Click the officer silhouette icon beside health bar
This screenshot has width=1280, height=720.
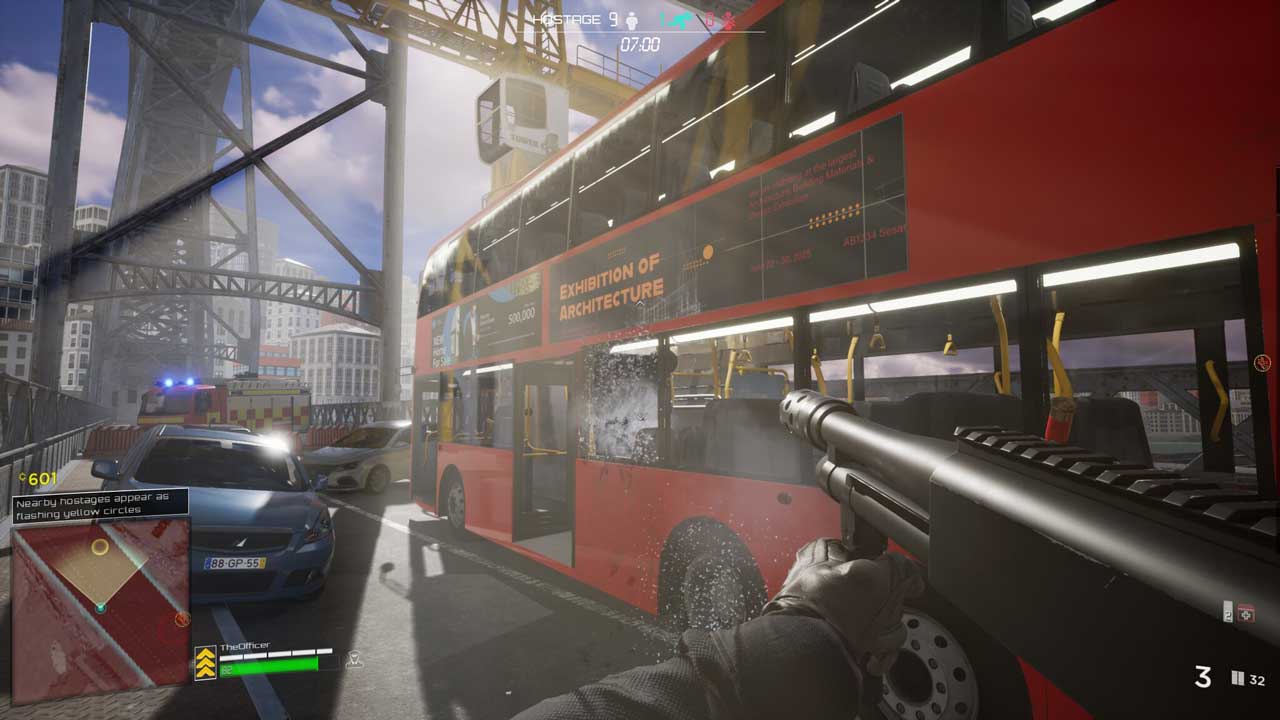353,659
